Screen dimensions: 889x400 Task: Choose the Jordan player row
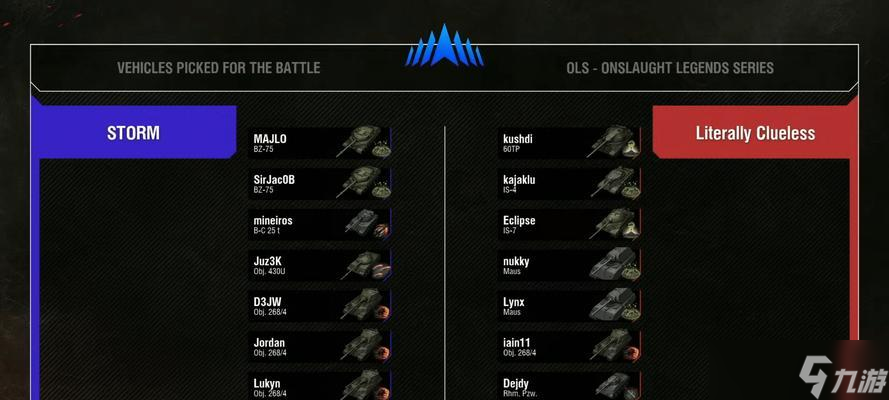(x=319, y=347)
